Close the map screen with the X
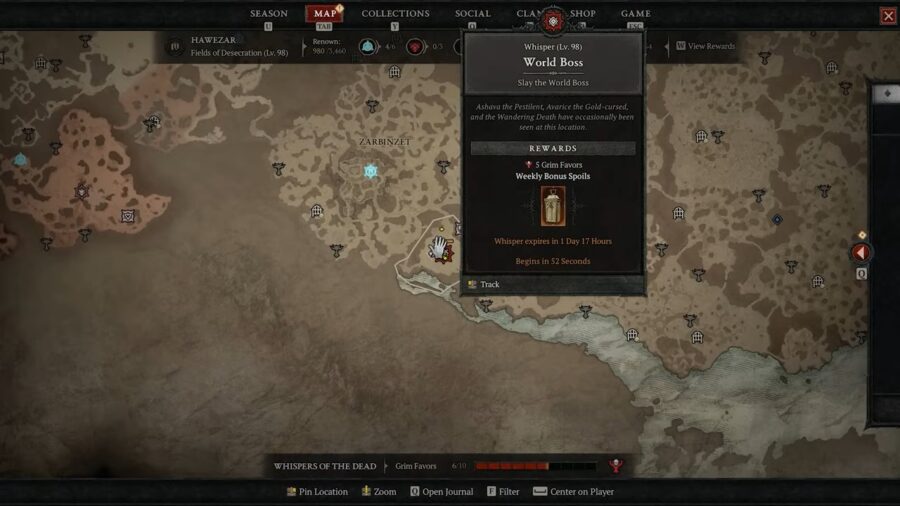Image resolution: width=900 pixels, height=506 pixels. click(888, 16)
